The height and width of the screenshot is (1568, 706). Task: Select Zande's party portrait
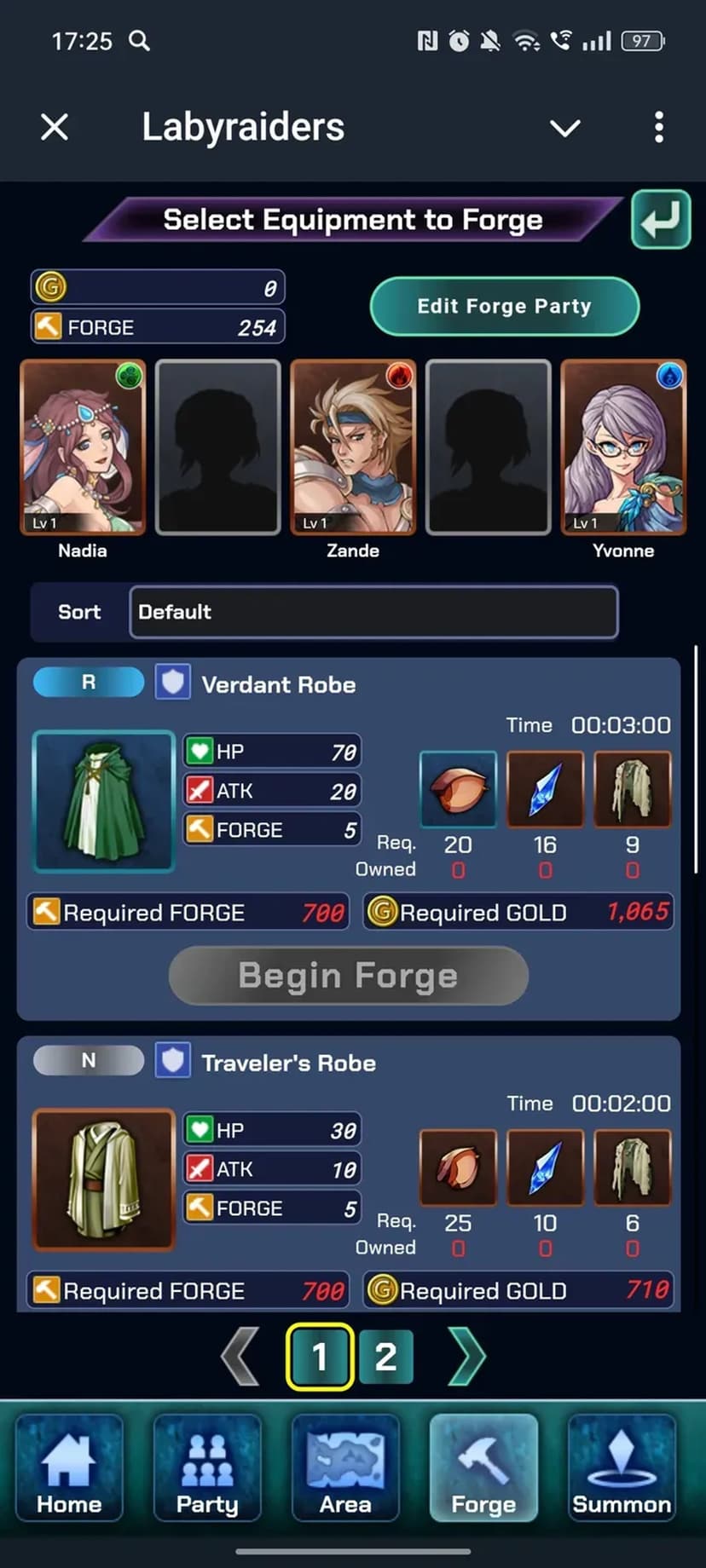click(353, 447)
